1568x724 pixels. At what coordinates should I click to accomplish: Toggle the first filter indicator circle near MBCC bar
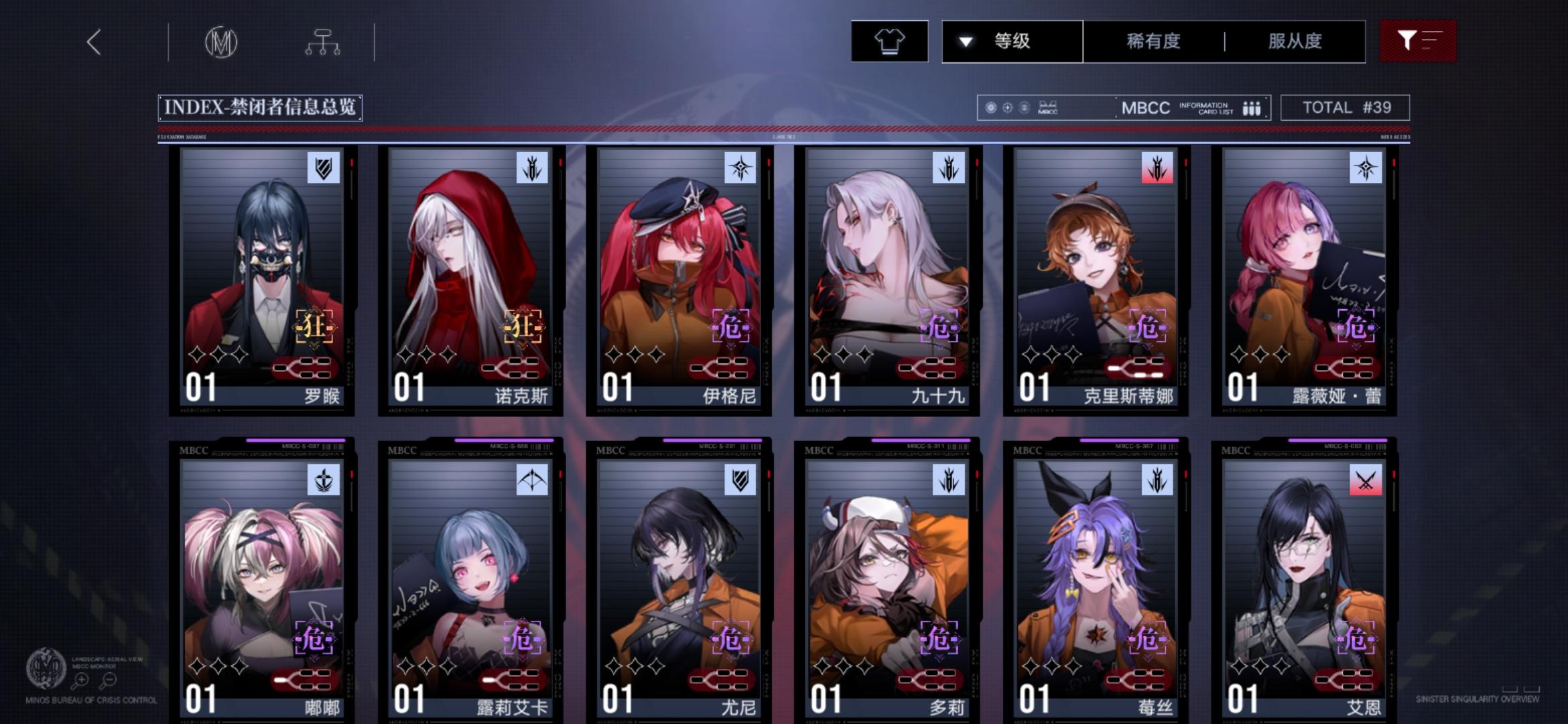tap(990, 107)
